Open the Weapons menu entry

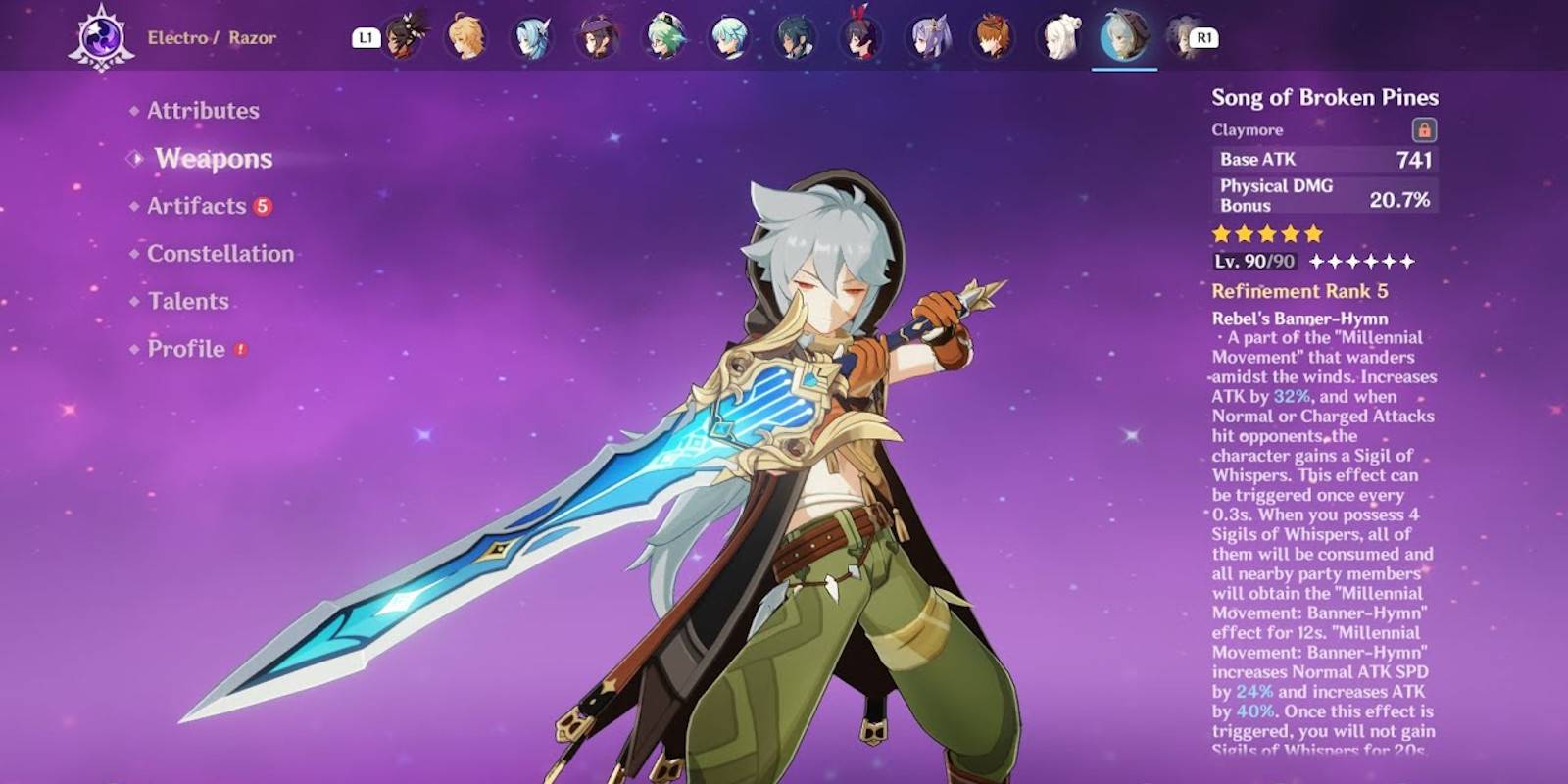point(212,159)
